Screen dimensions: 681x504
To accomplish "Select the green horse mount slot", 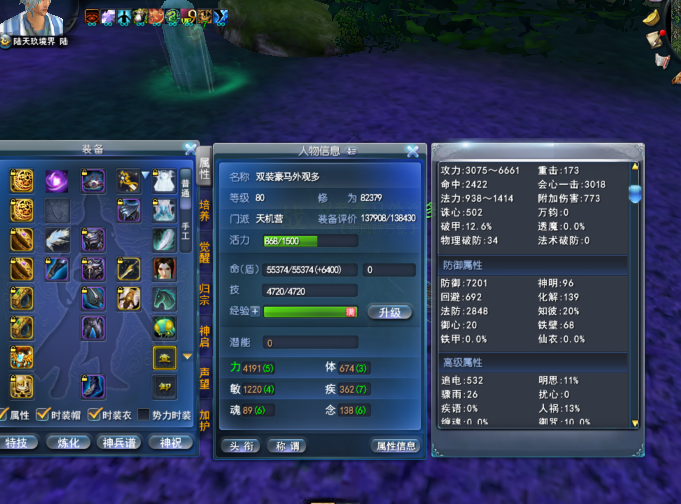I will [164, 299].
